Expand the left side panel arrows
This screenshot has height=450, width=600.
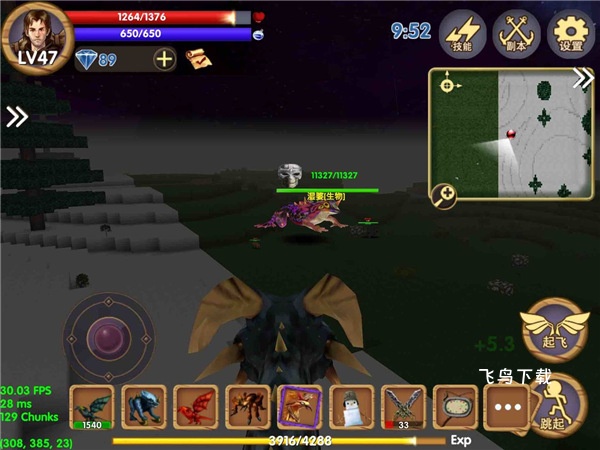17,117
